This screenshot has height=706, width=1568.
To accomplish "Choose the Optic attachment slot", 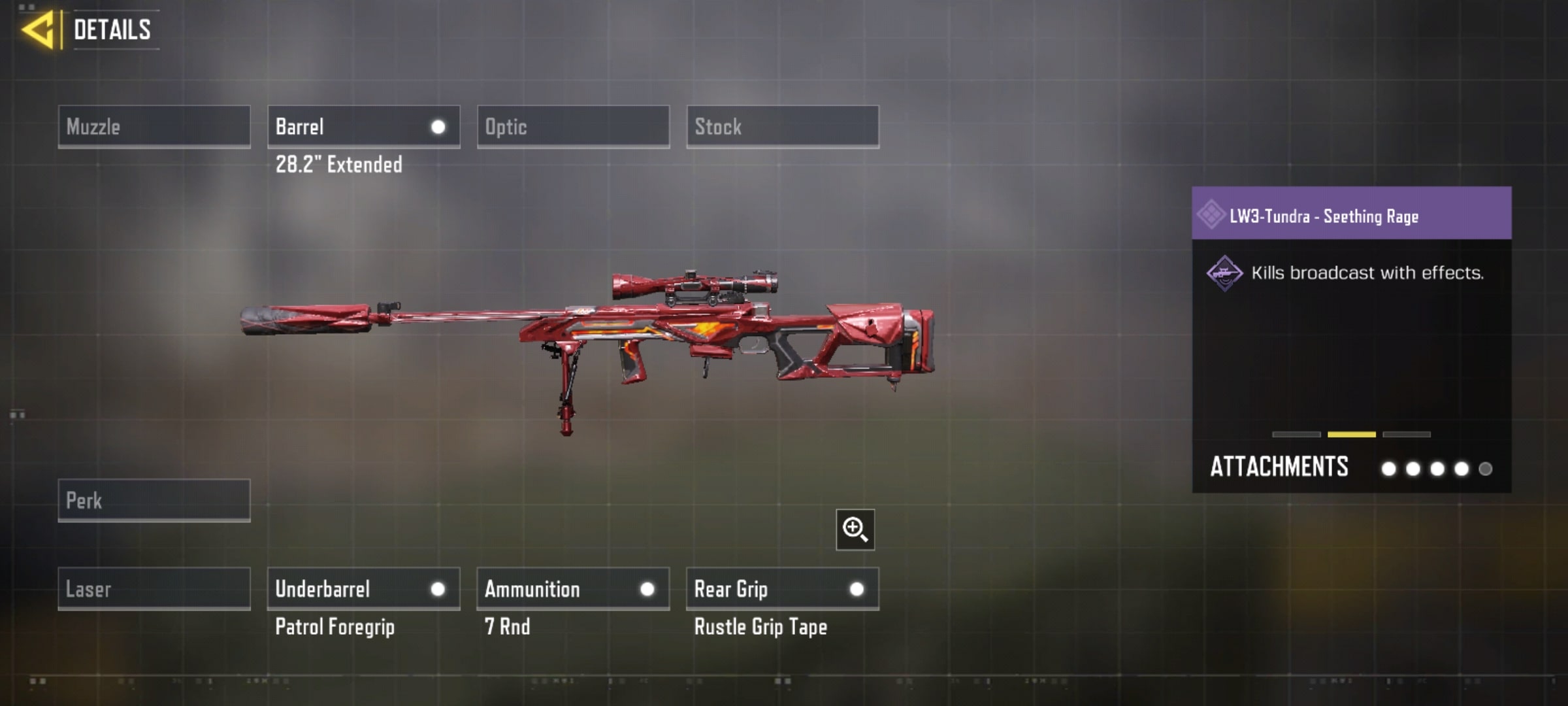I will tap(573, 127).
